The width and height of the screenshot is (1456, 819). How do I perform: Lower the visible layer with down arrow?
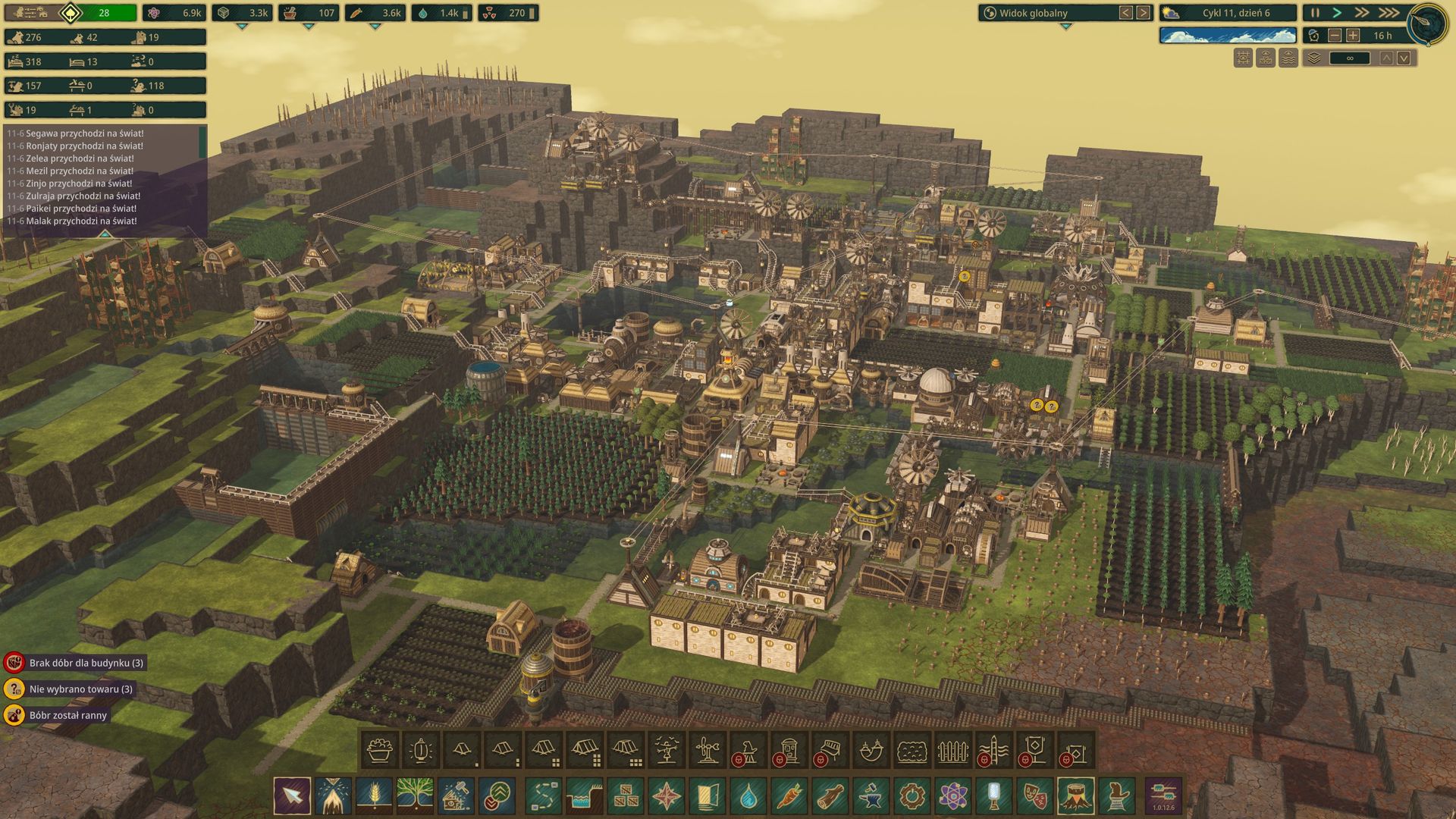(x=1404, y=58)
